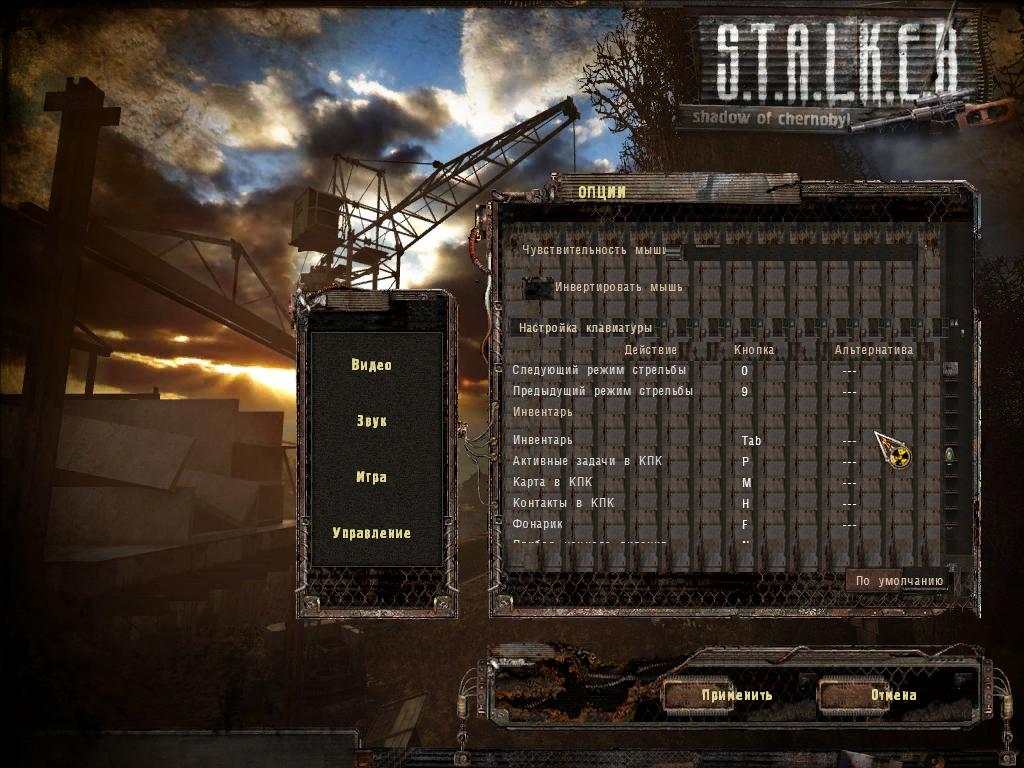Select the P key binding for Активные задачи в КПК
The width and height of the screenshot is (1024, 768).
coord(745,462)
